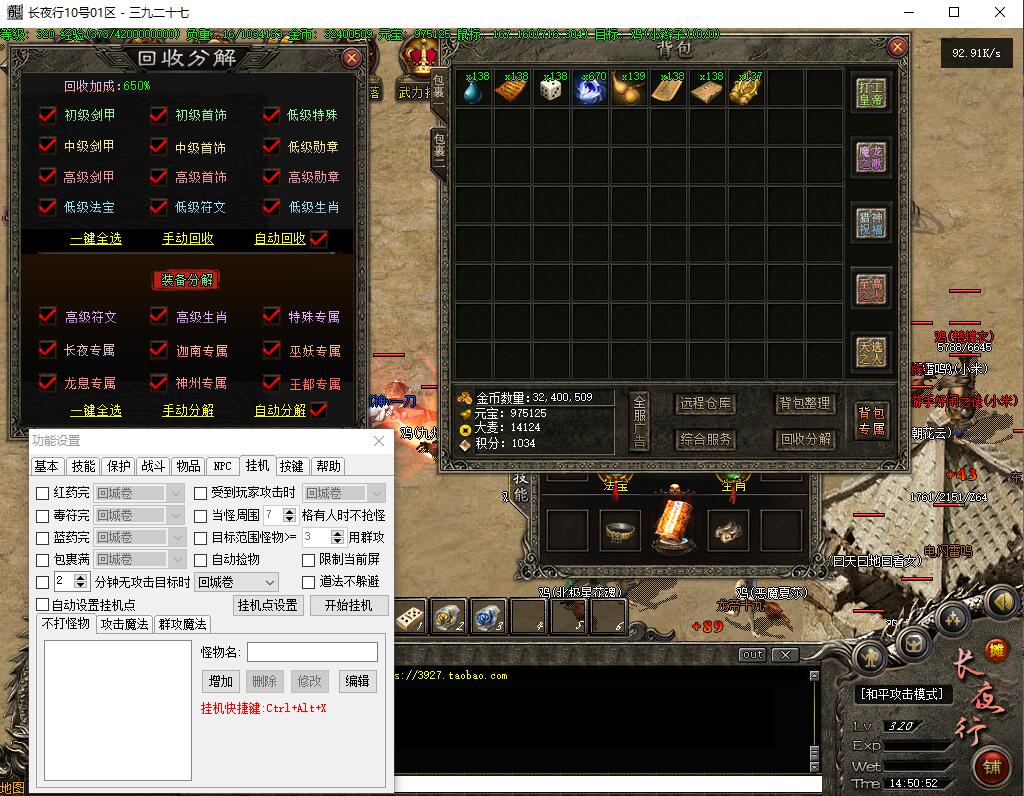
Task: Enable the 自动捡物 auto-pickup checkbox
Action: tap(201, 559)
